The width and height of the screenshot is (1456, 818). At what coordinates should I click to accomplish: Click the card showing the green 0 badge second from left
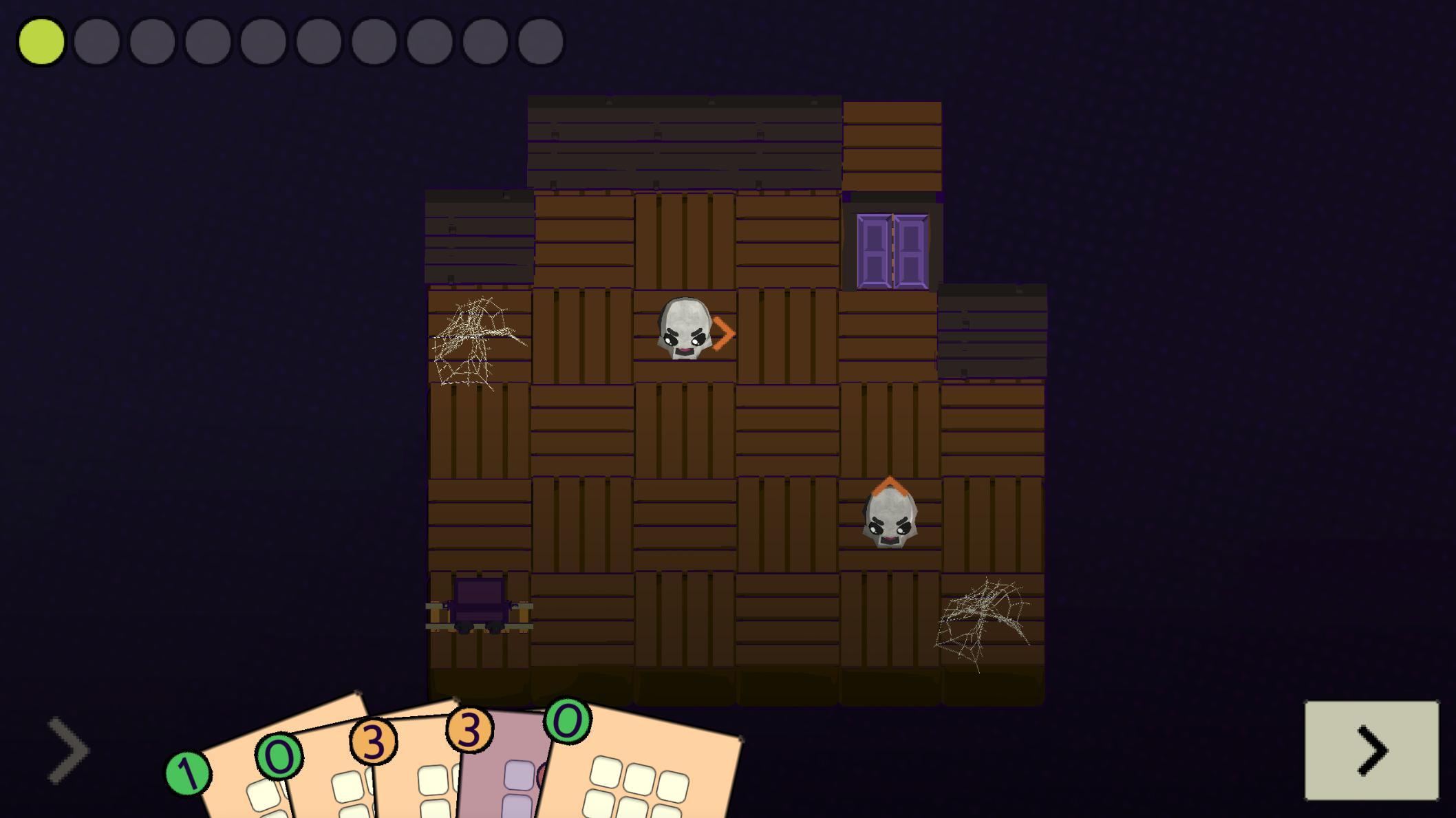coord(278,757)
